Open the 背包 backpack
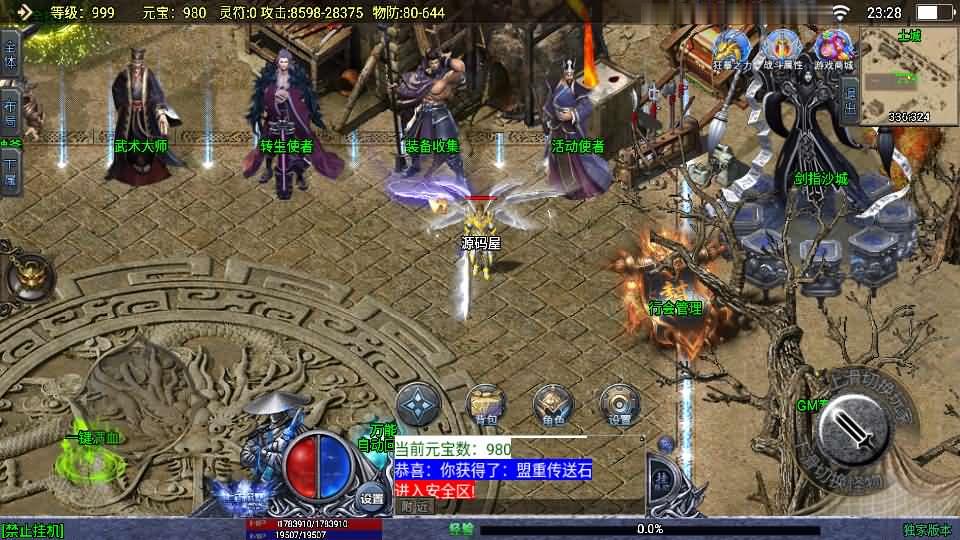The image size is (960, 540). click(487, 405)
